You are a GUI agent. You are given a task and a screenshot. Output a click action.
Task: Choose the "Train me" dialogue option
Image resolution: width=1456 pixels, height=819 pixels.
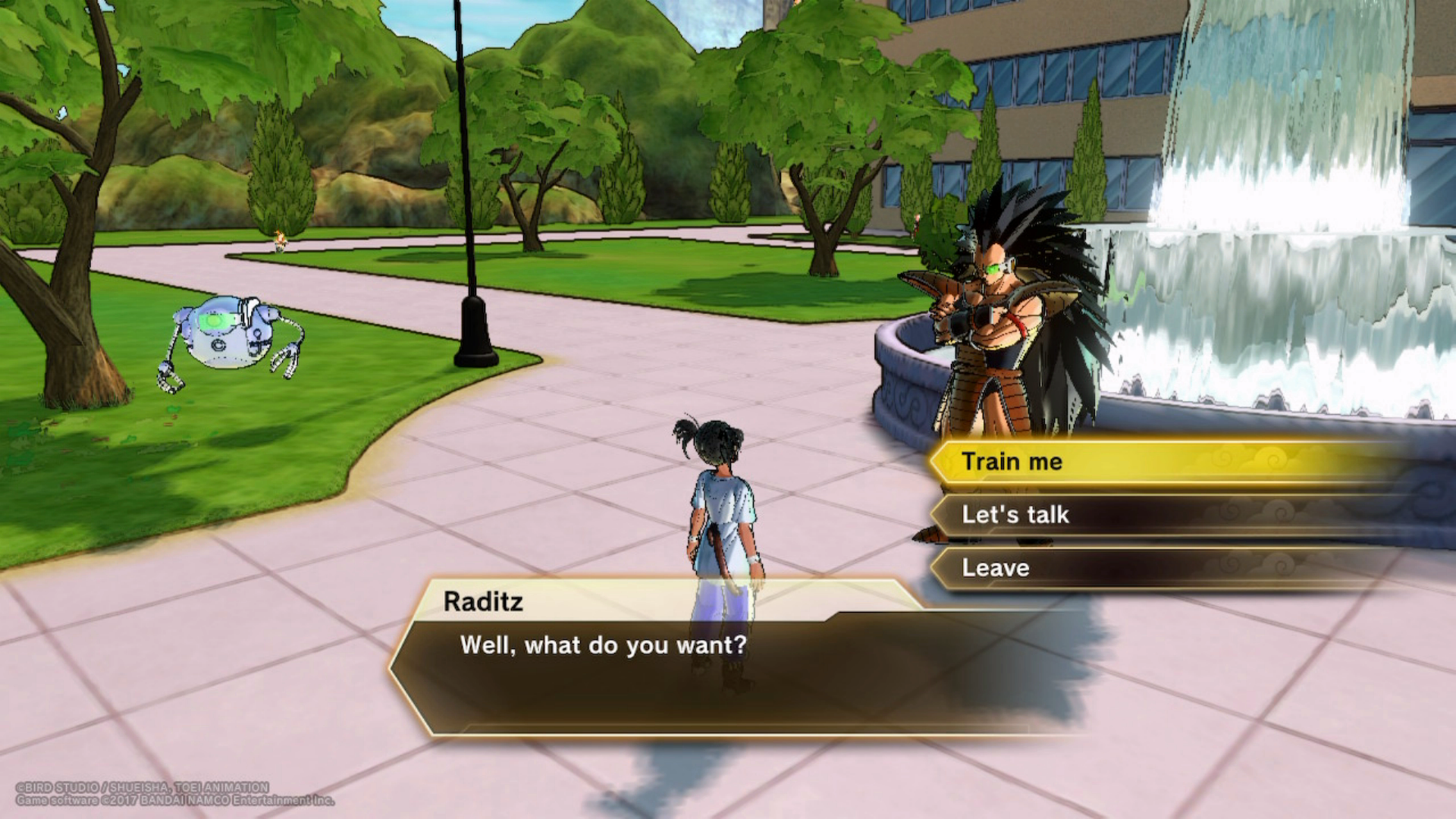[1012, 462]
